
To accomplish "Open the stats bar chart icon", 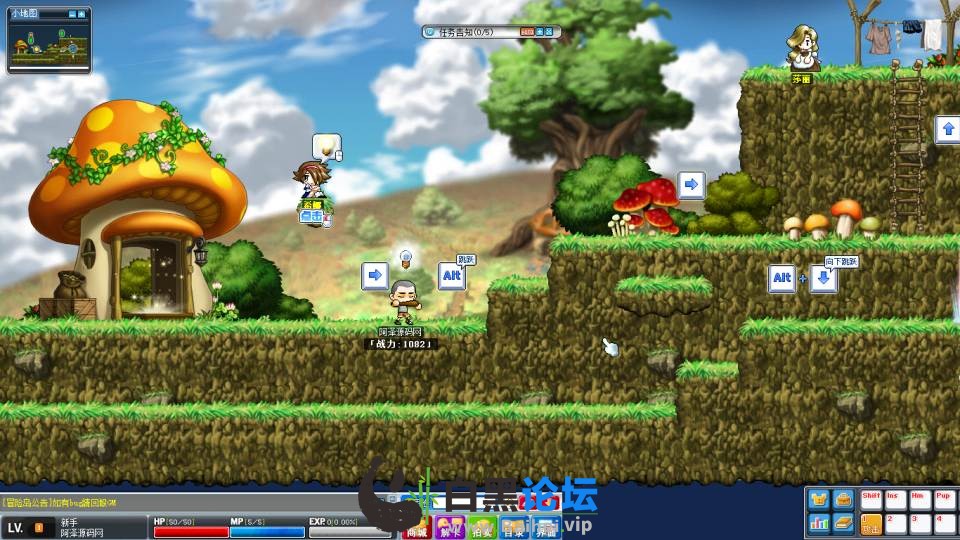I will tap(819, 523).
